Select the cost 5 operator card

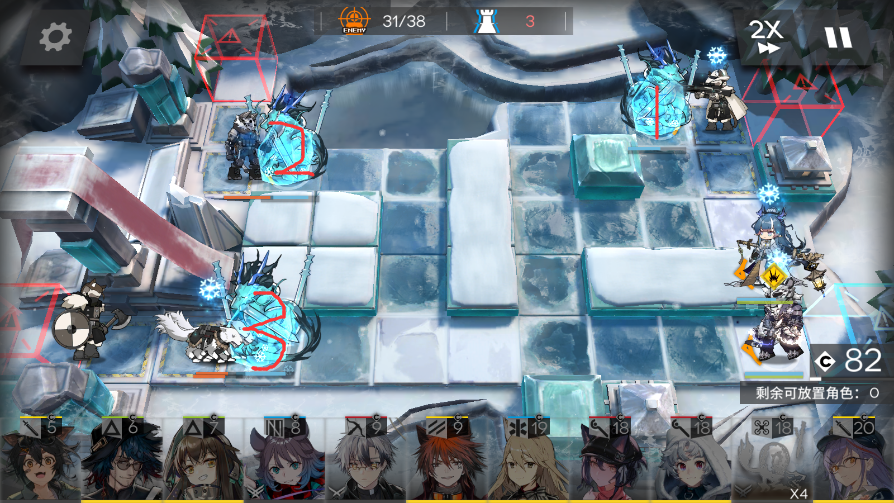click(40, 460)
